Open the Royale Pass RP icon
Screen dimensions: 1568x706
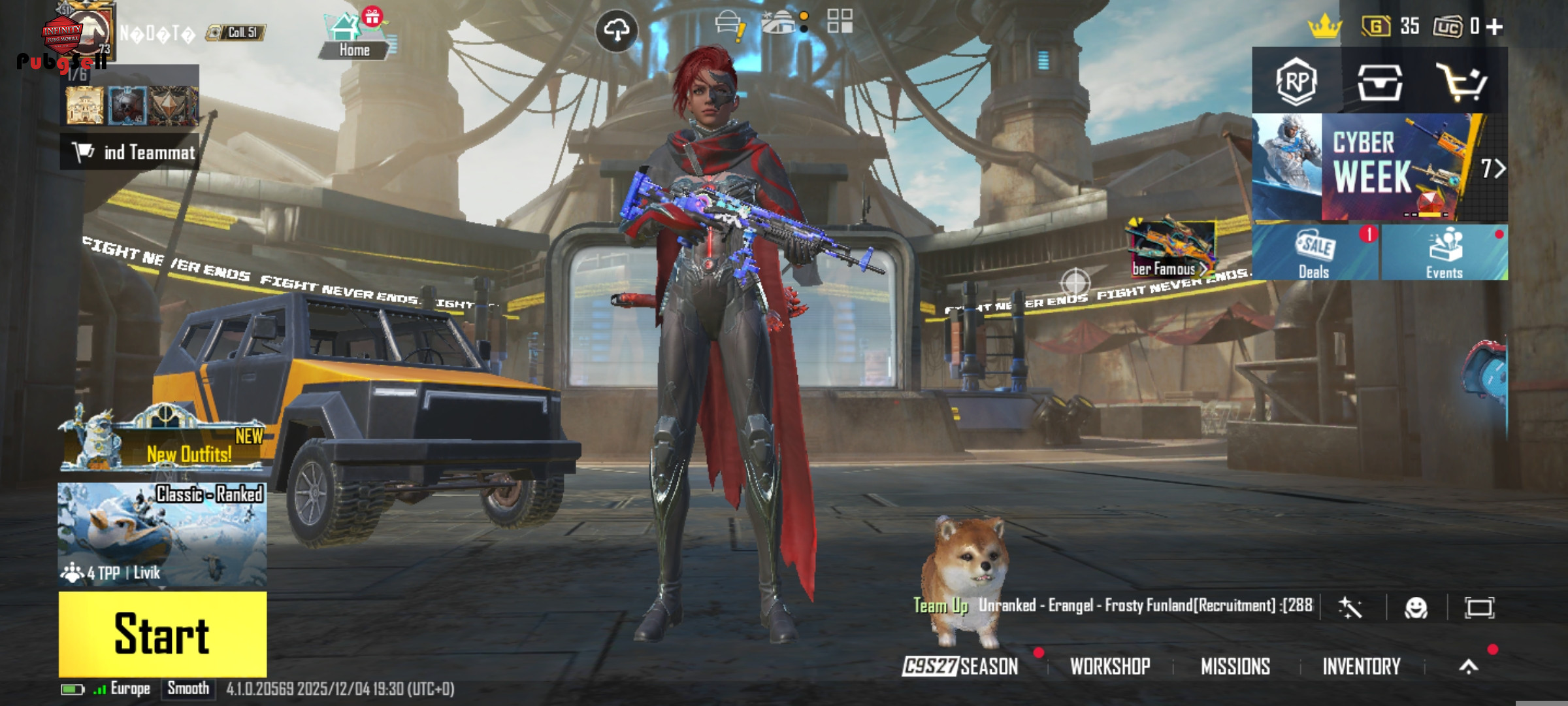tap(1296, 82)
